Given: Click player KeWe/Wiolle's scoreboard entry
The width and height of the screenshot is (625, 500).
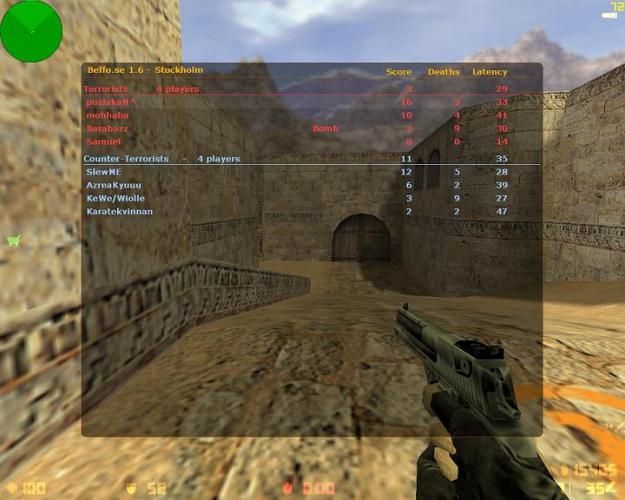Looking at the screenshot, I should point(116,198).
